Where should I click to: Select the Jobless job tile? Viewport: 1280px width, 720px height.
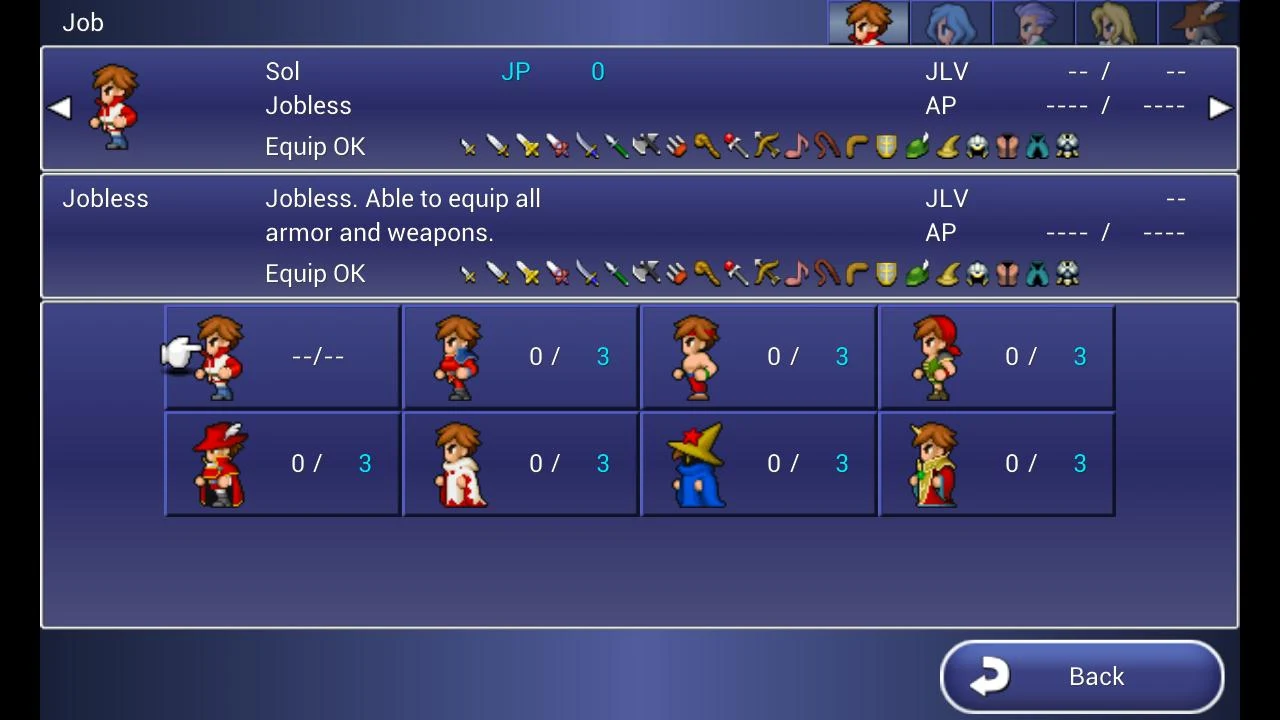click(x=282, y=357)
